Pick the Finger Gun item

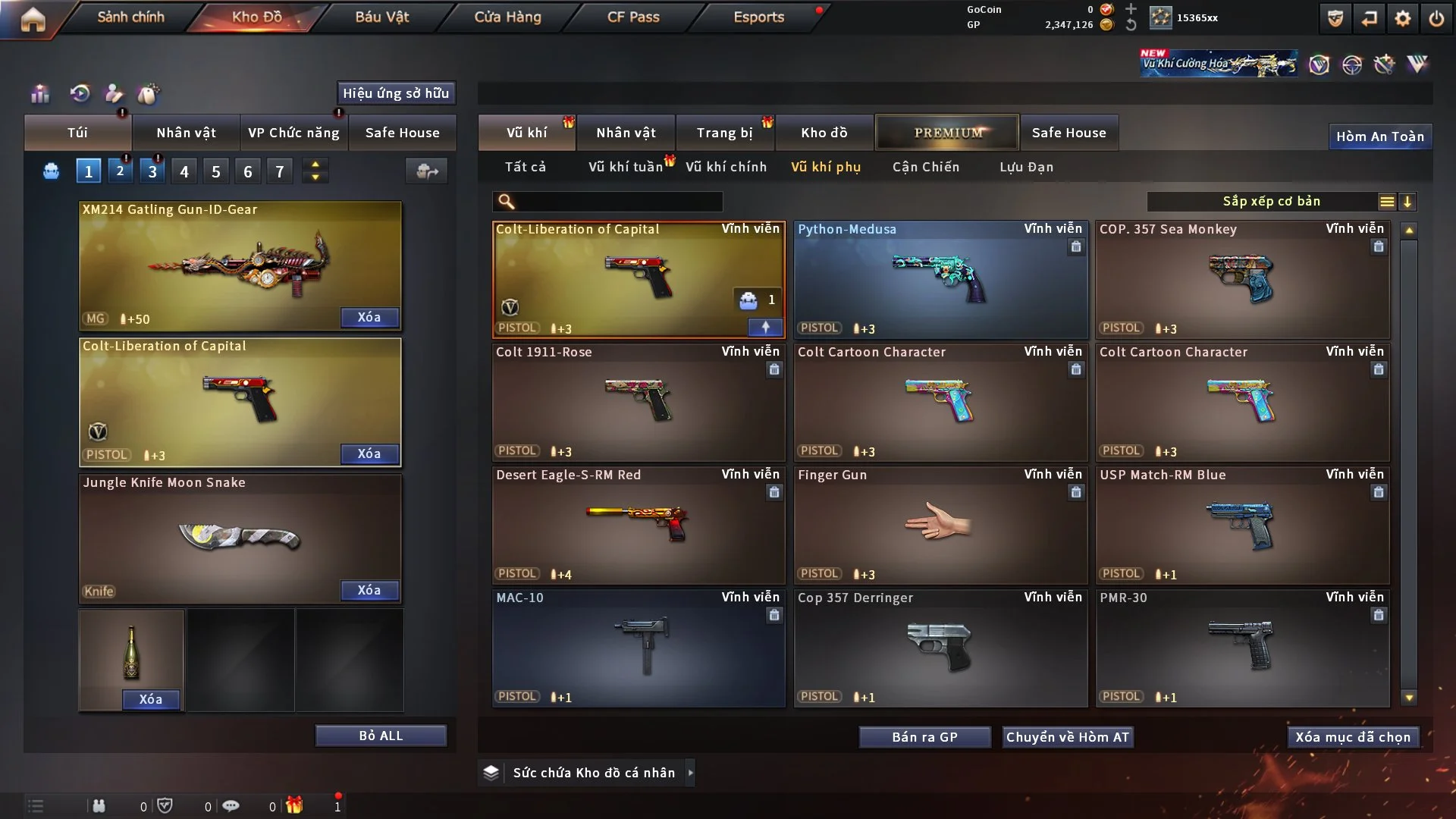coord(940,525)
